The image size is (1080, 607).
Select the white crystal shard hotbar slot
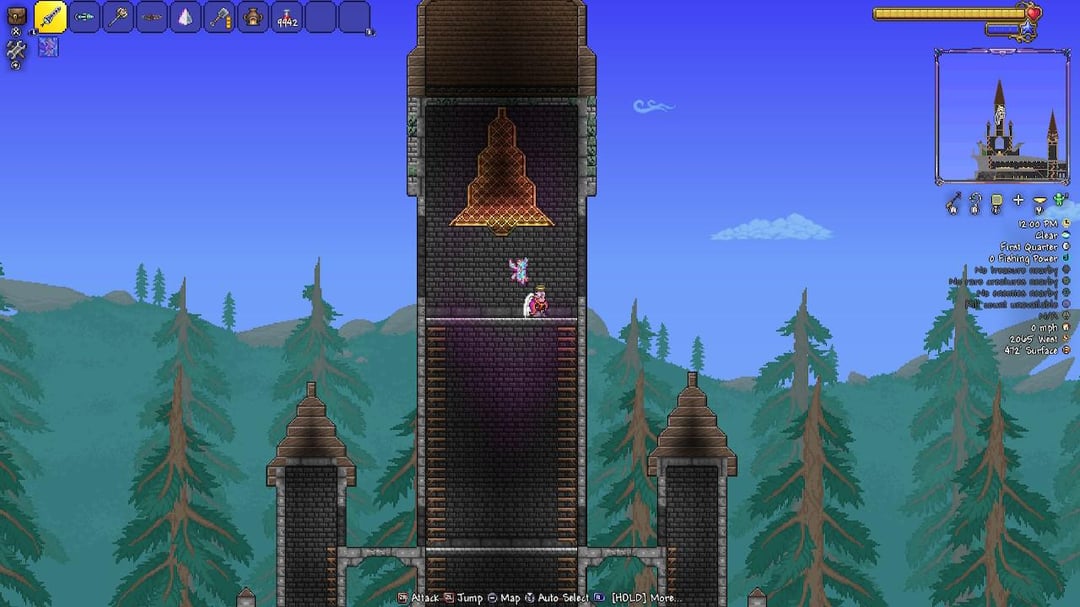pos(186,17)
